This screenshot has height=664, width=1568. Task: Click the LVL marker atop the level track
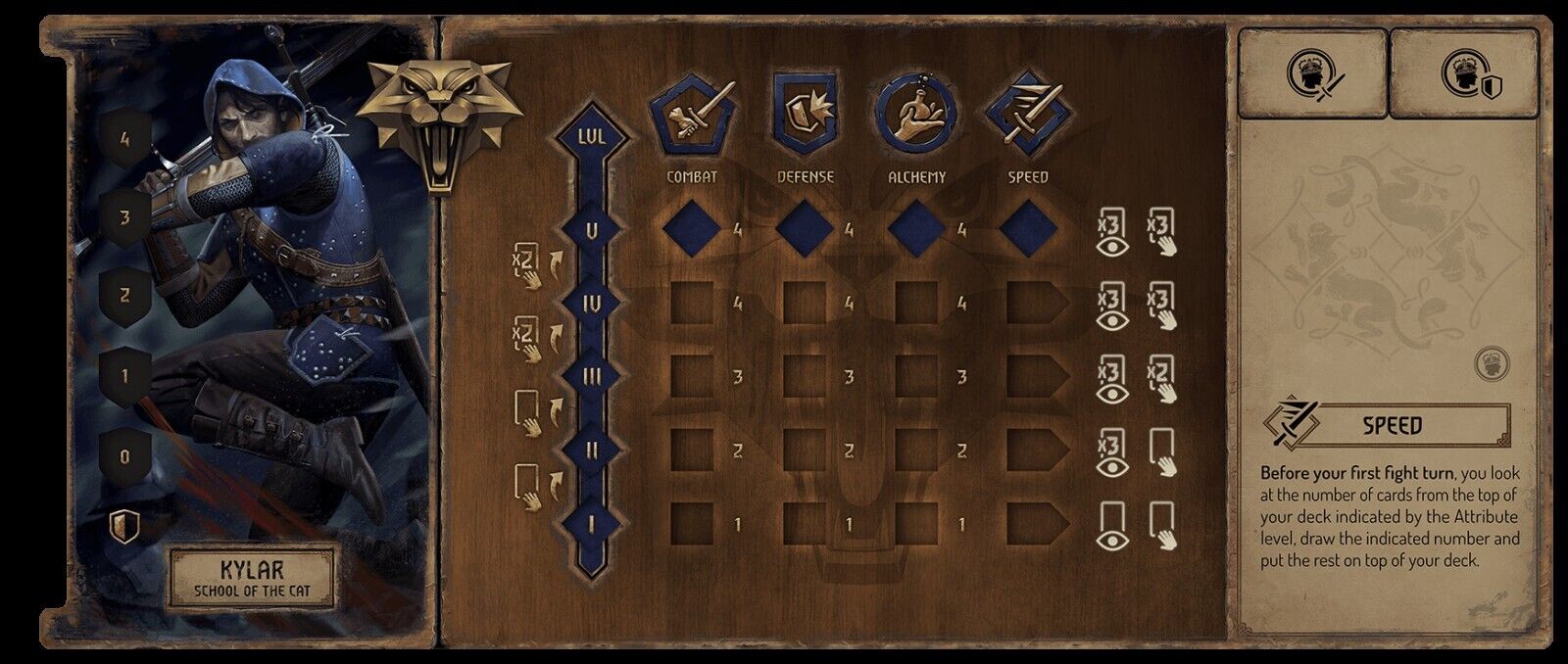pyautogui.click(x=592, y=136)
